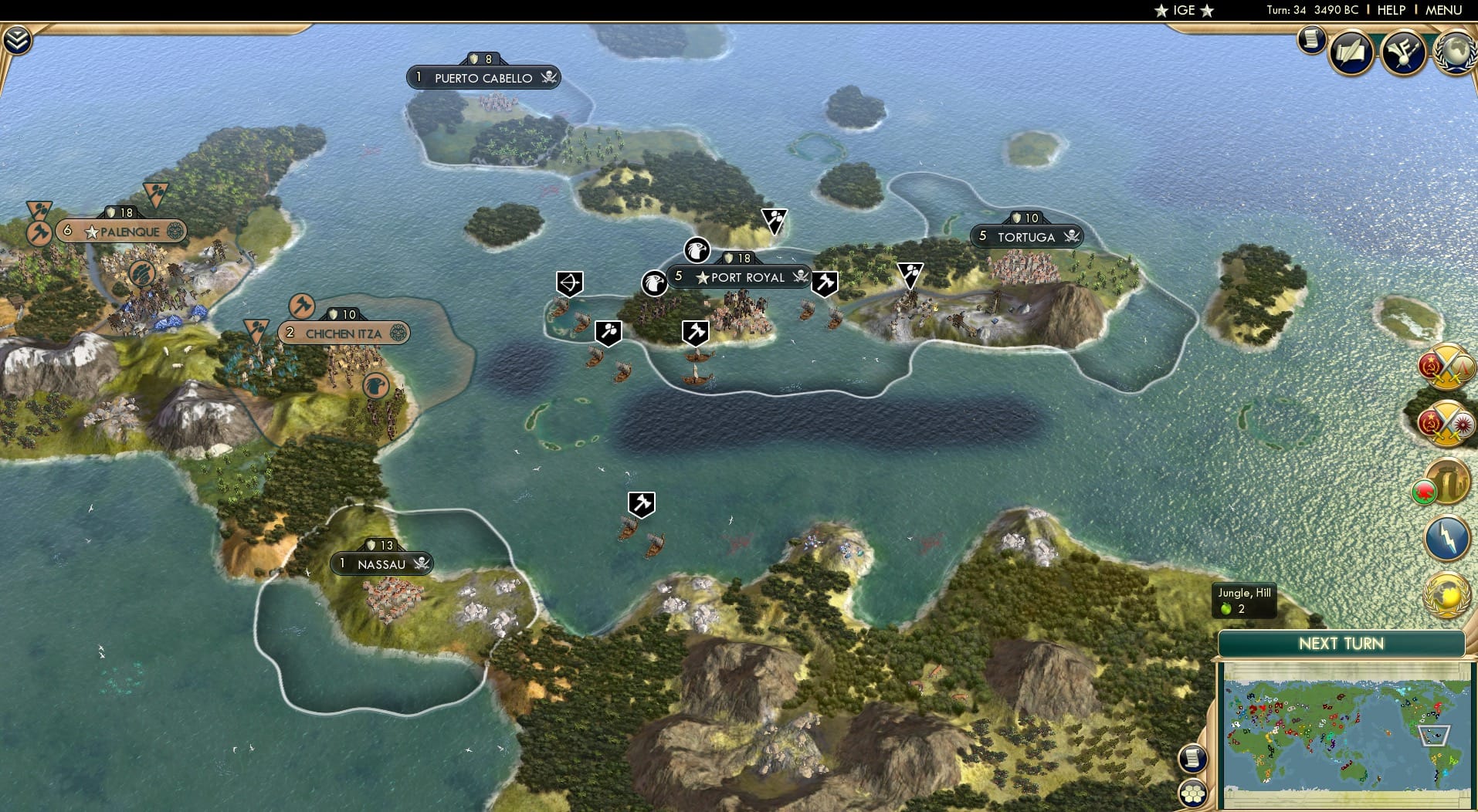The height and width of the screenshot is (812, 1478).
Task: Open the scroll icon near the bottom-left corner
Action: point(1194,758)
